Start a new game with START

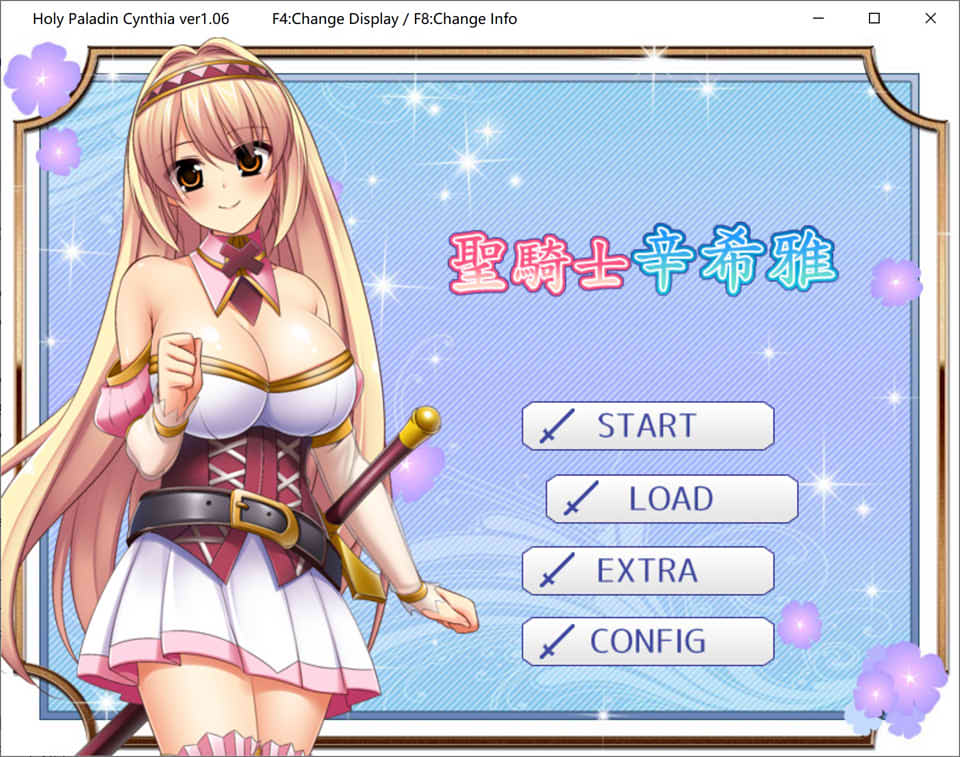point(647,426)
